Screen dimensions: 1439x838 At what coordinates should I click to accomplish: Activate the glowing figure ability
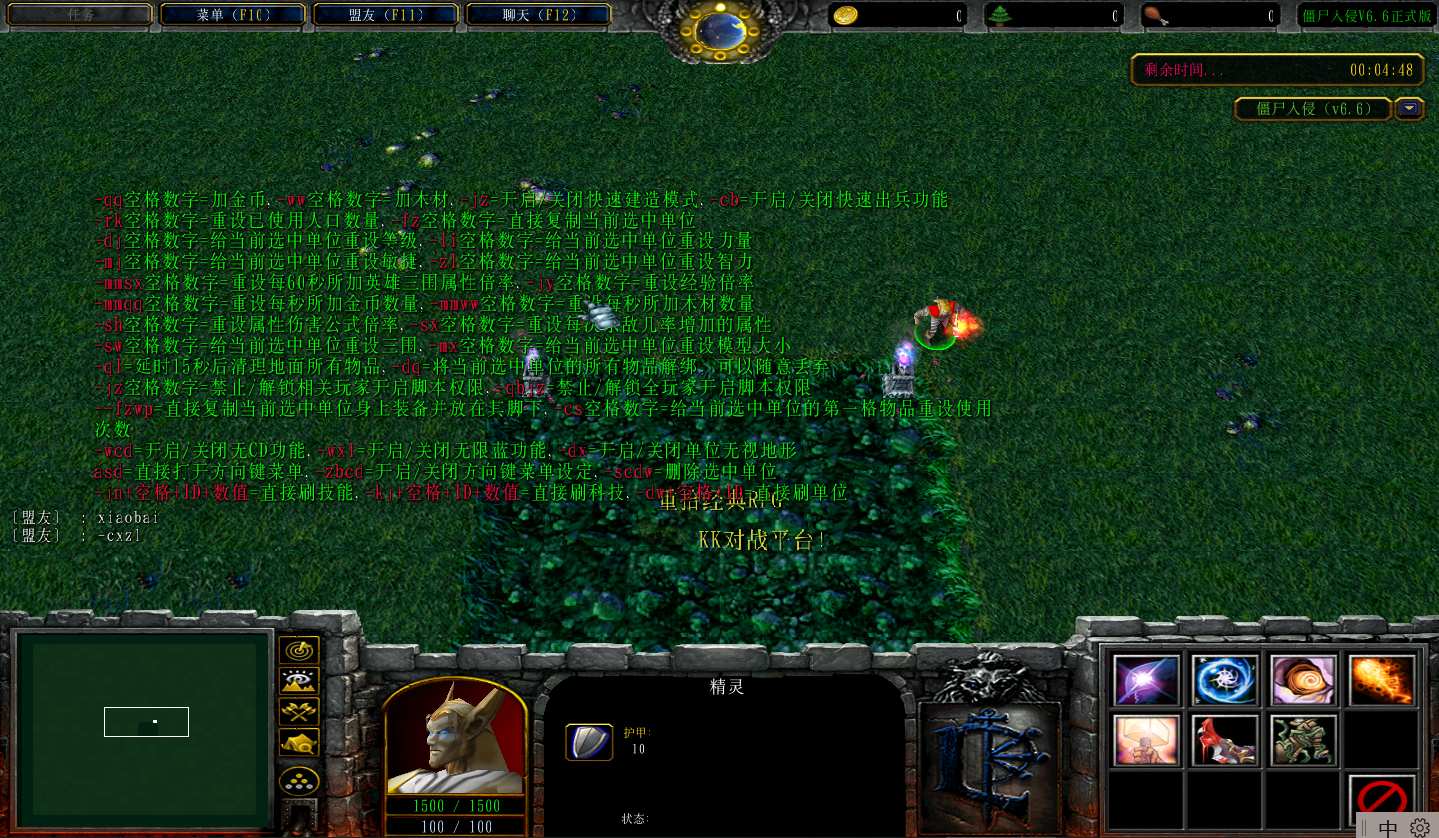[x=1146, y=740]
